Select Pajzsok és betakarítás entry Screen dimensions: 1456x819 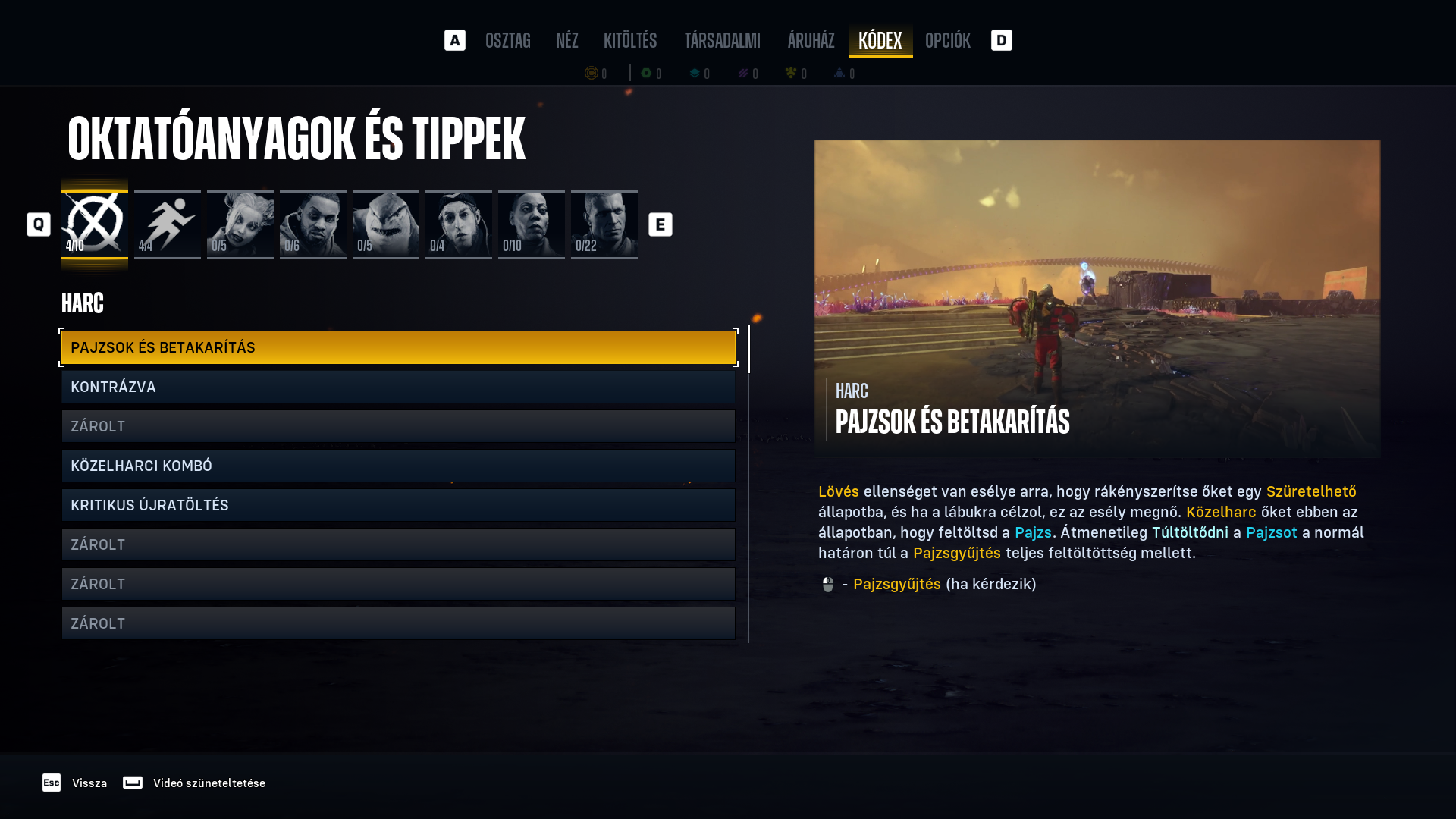[x=398, y=347]
